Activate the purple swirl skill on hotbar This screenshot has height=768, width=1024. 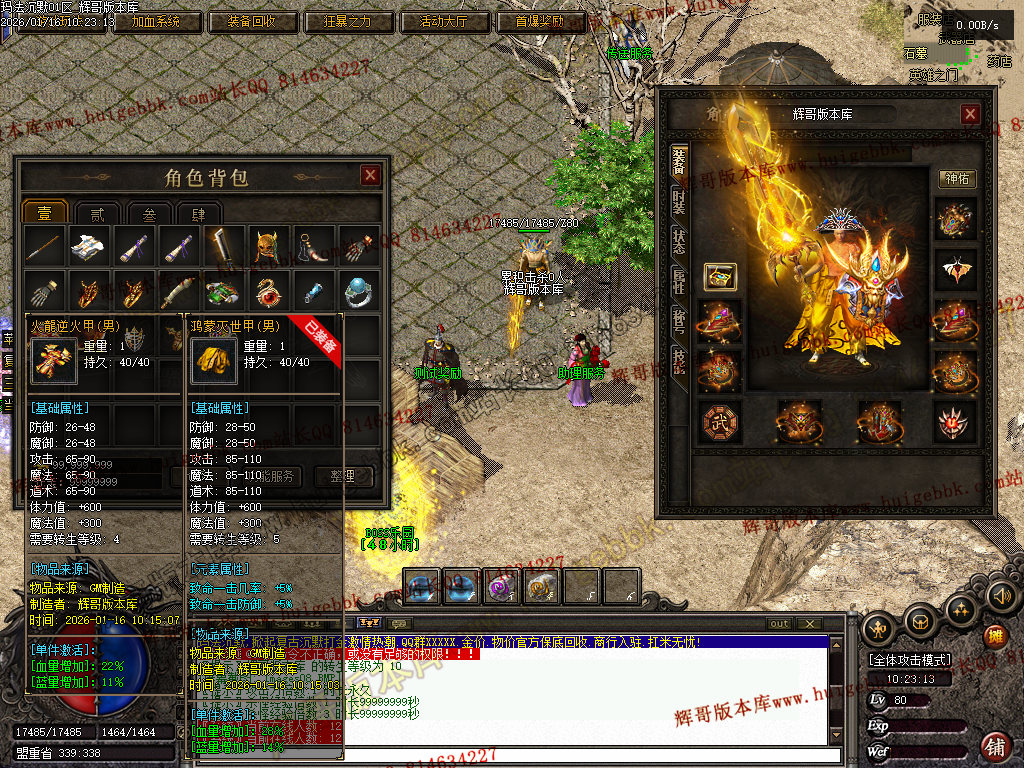coord(500,586)
